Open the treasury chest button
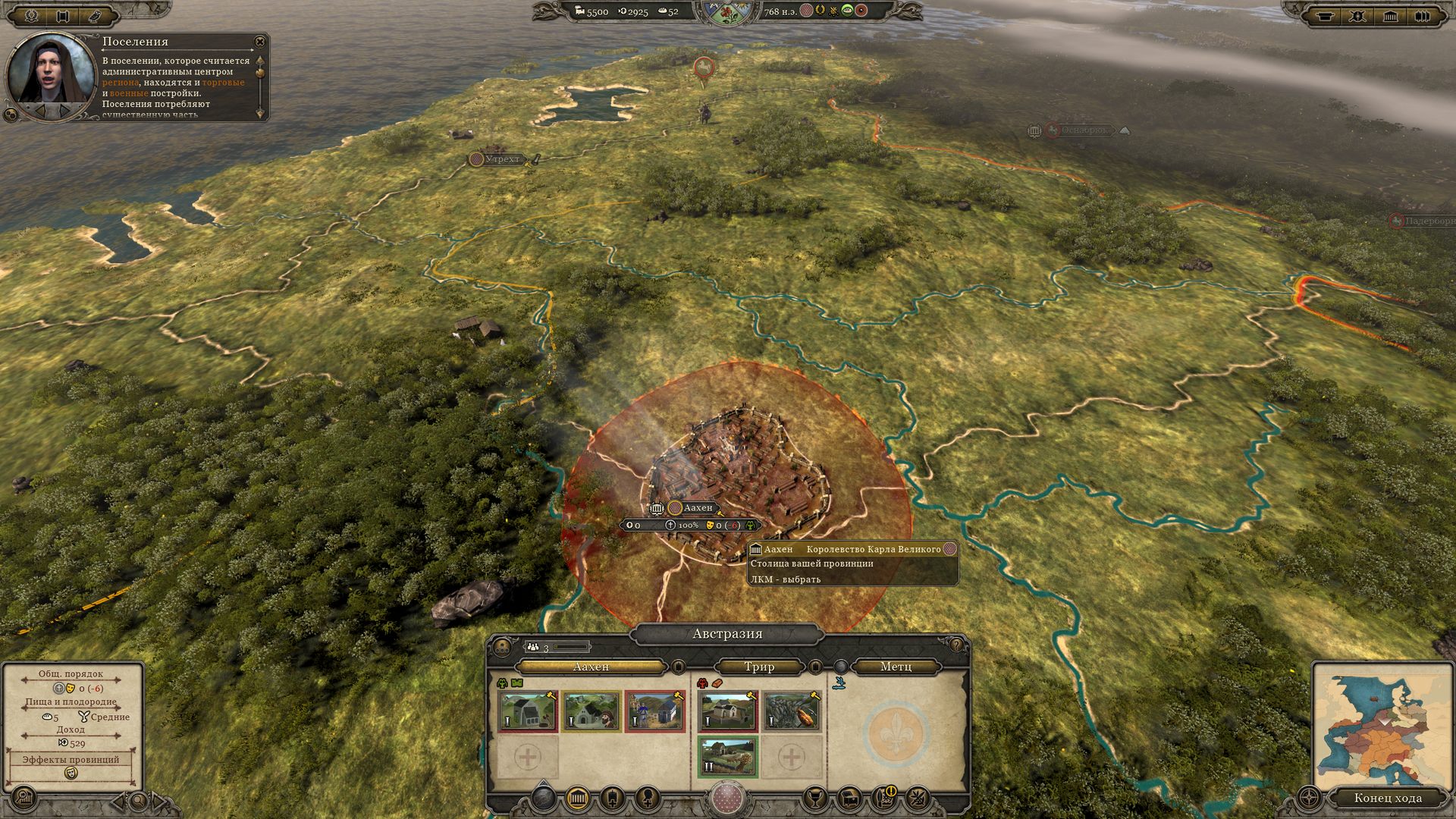The height and width of the screenshot is (819, 1456). click(850, 798)
